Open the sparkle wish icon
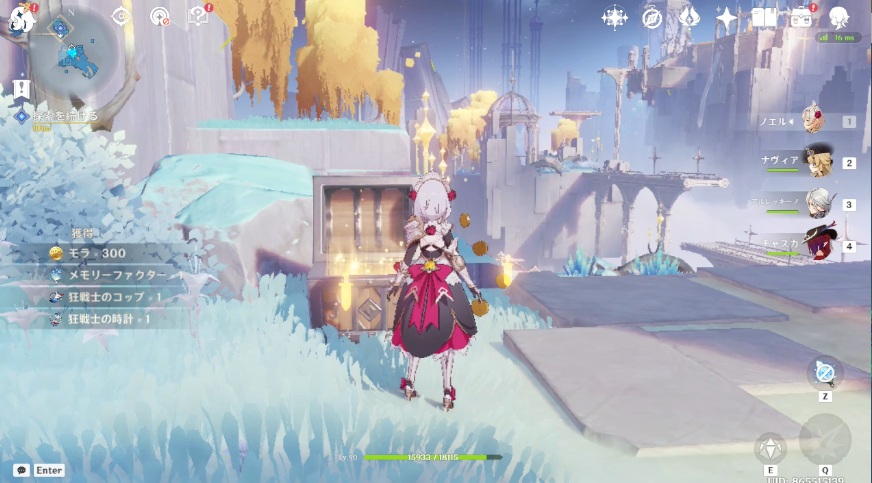The height and width of the screenshot is (483, 872). (x=727, y=17)
